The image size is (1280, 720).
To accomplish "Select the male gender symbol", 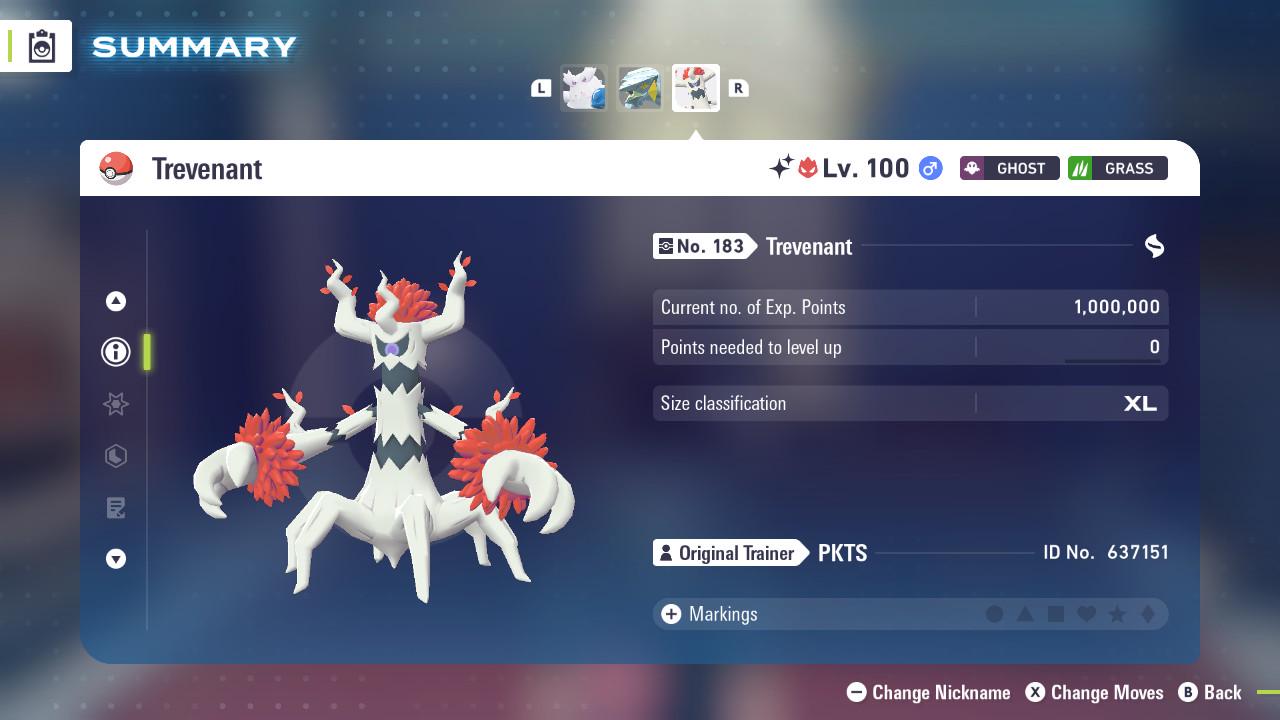I will click(930, 168).
